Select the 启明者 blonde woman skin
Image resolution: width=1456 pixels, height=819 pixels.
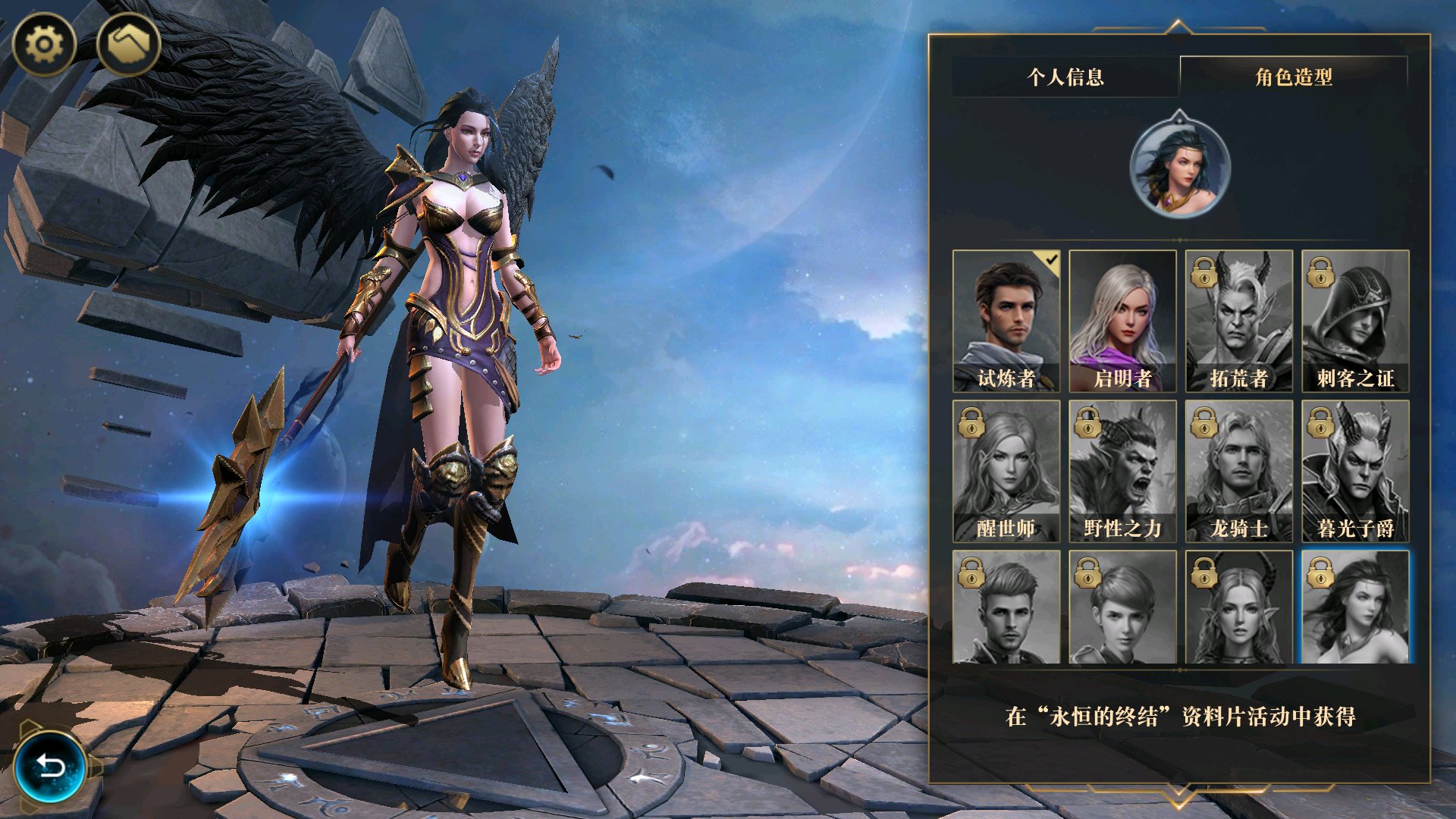(x=1122, y=321)
